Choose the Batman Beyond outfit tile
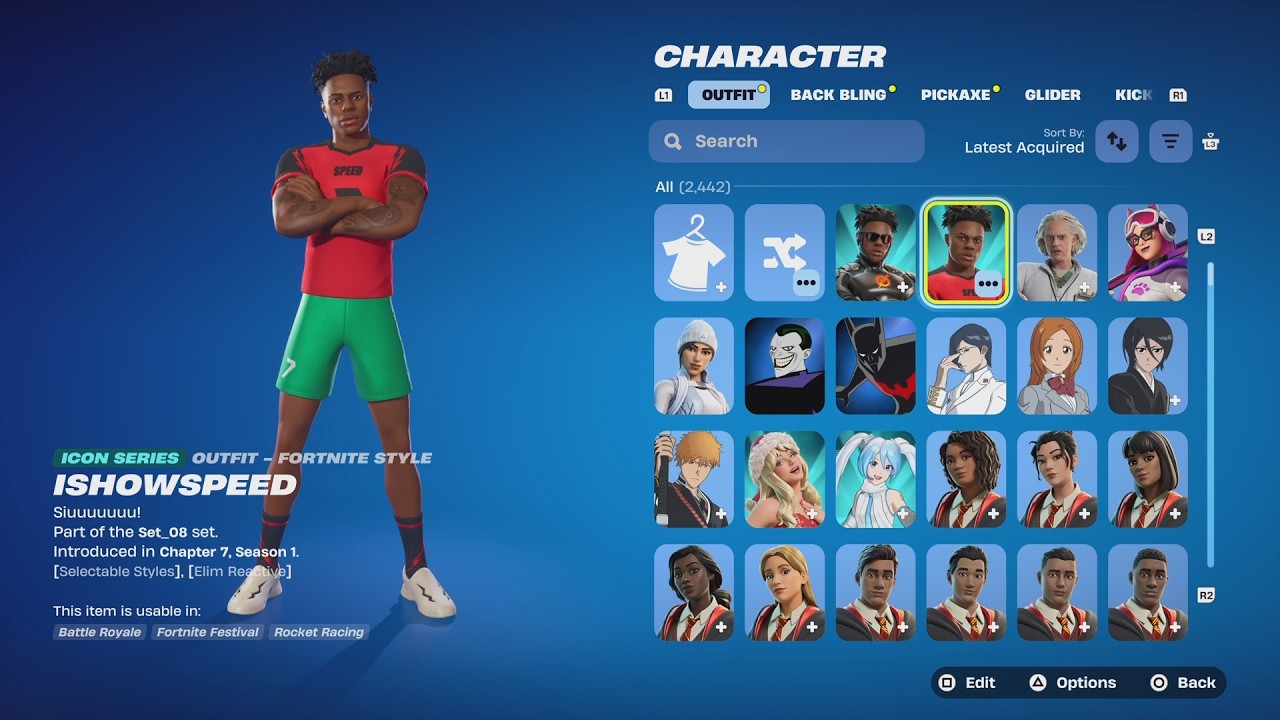Screen dimensions: 1280x720 [876, 366]
